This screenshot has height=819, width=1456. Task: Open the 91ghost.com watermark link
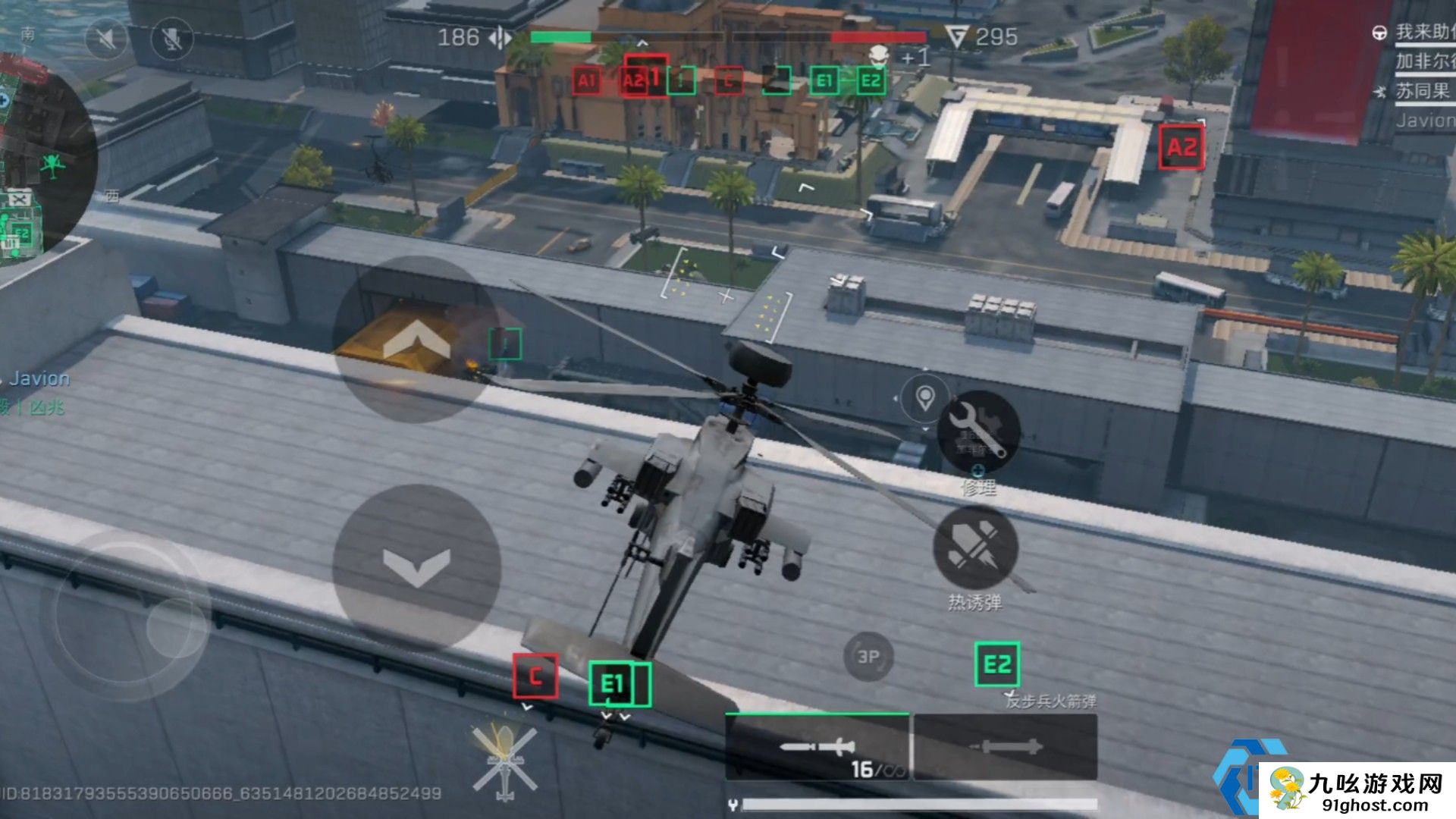(1357, 791)
